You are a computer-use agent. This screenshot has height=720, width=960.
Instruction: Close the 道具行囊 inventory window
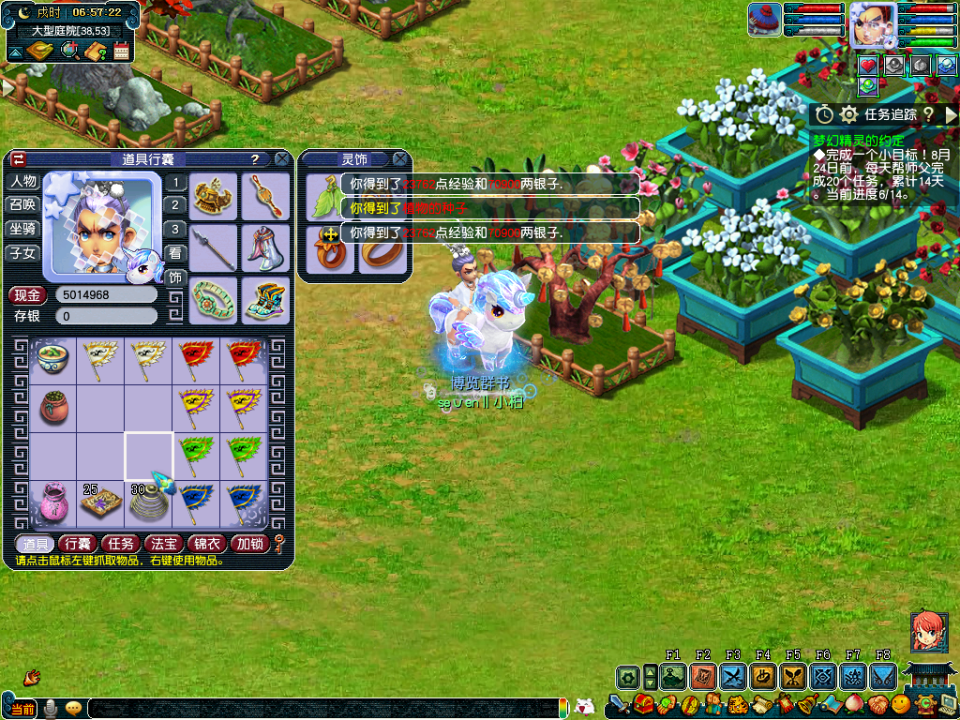[282, 159]
